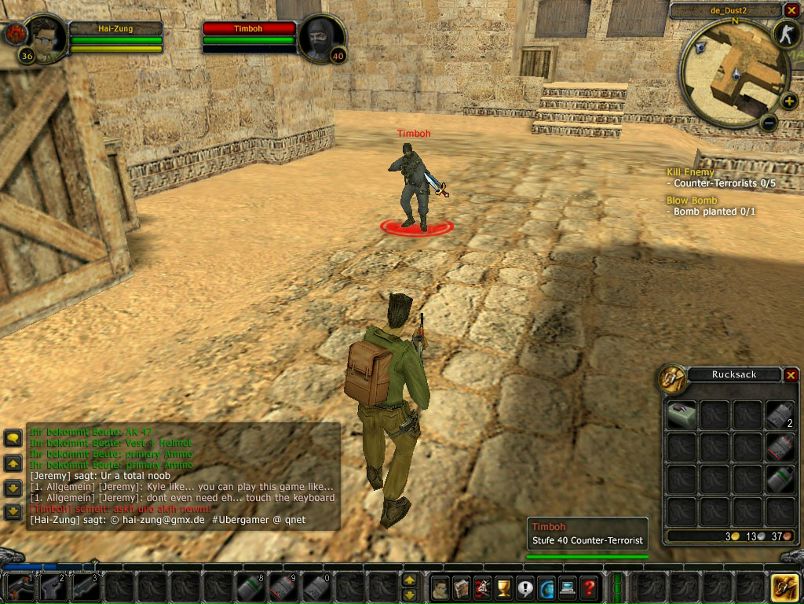Open the red question mark help button

tap(590, 588)
